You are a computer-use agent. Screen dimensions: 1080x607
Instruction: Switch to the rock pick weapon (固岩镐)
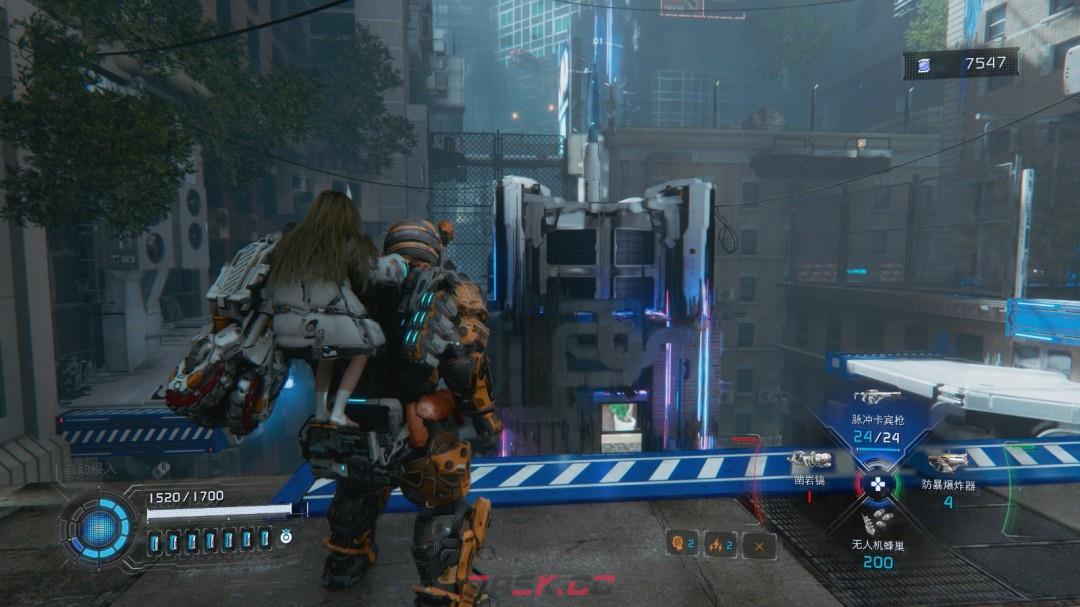pos(810,460)
